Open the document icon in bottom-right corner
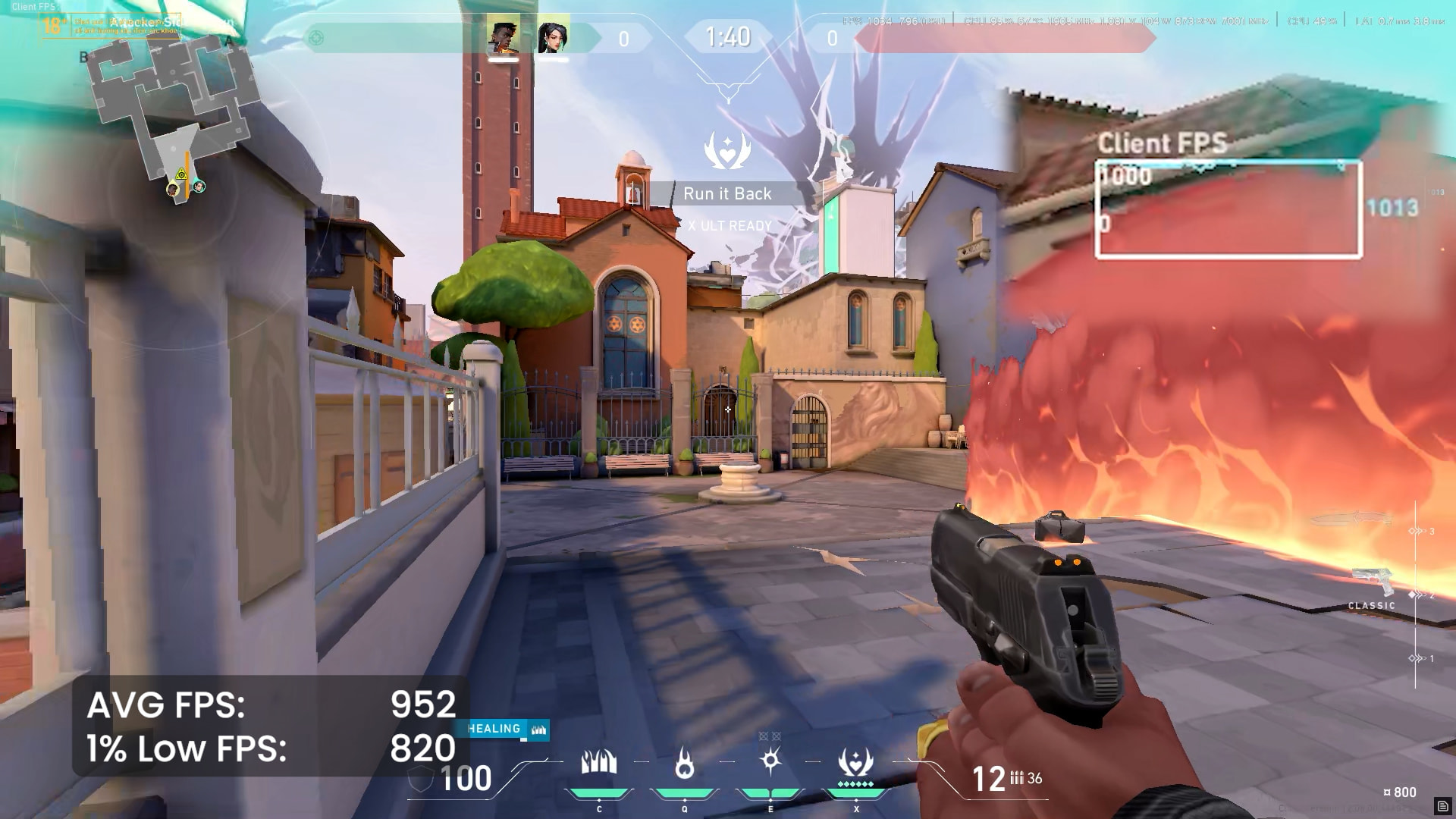 click(x=1442, y=805)
